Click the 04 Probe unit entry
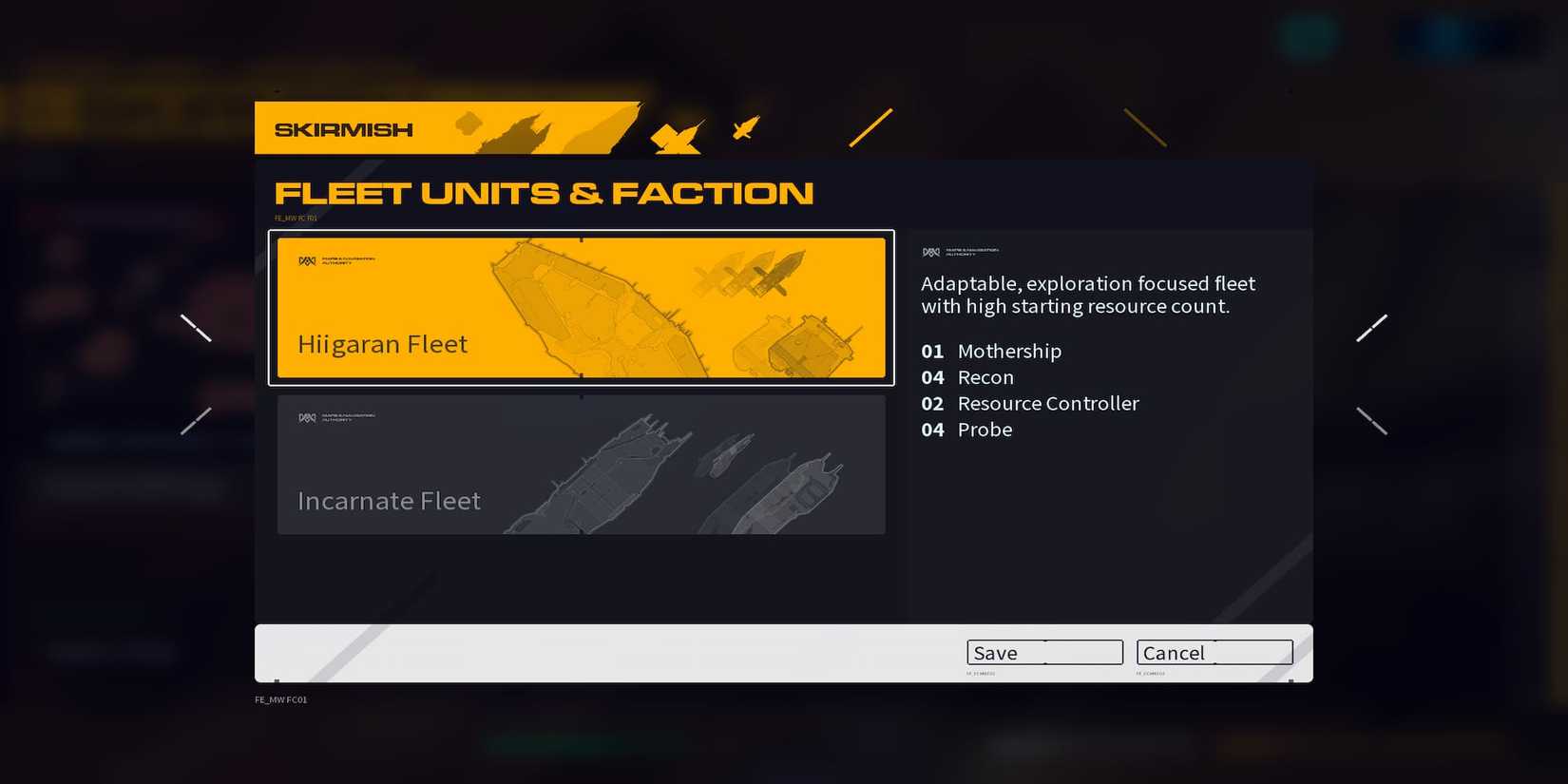 966,430
